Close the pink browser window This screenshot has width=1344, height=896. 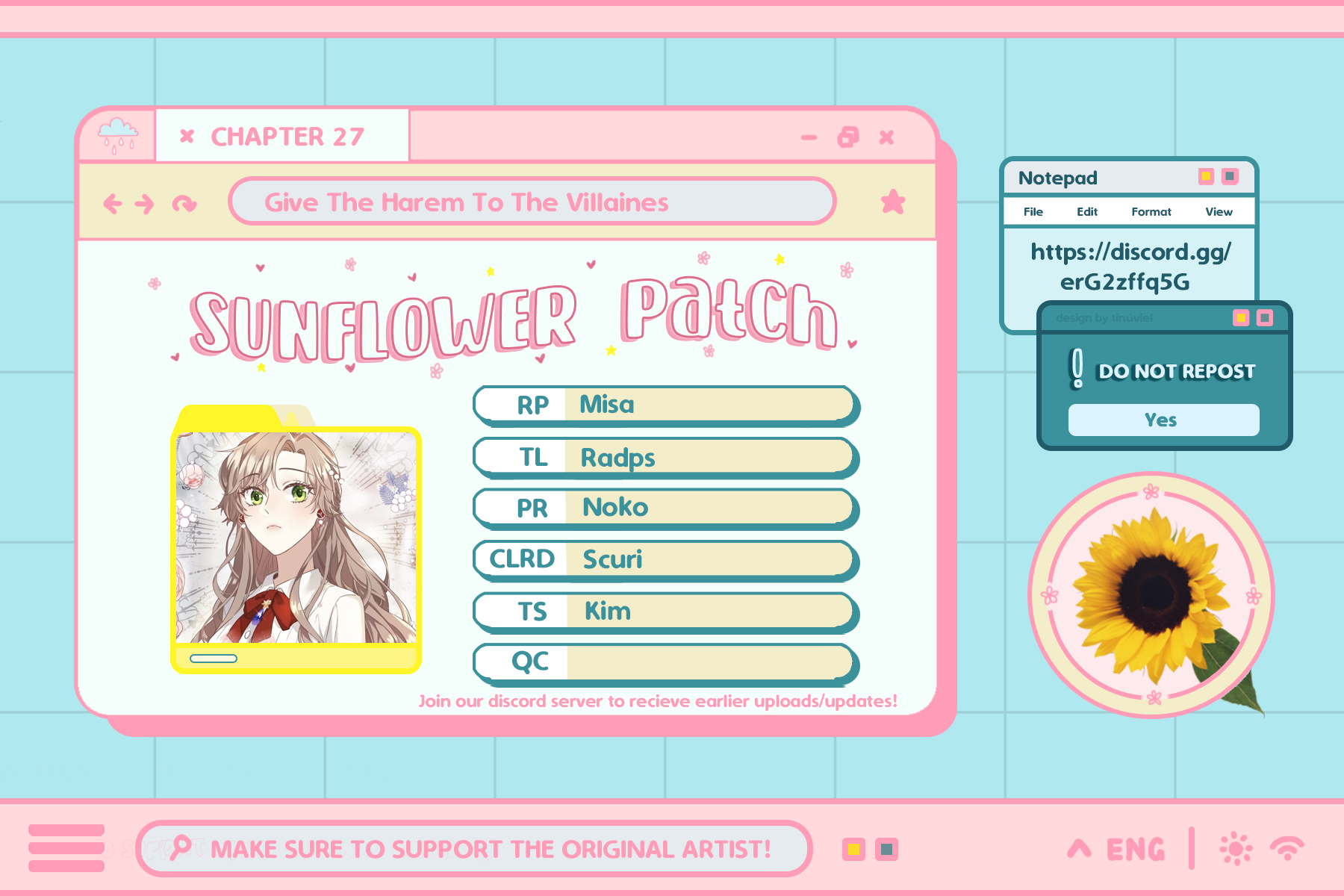coord(886,137)
